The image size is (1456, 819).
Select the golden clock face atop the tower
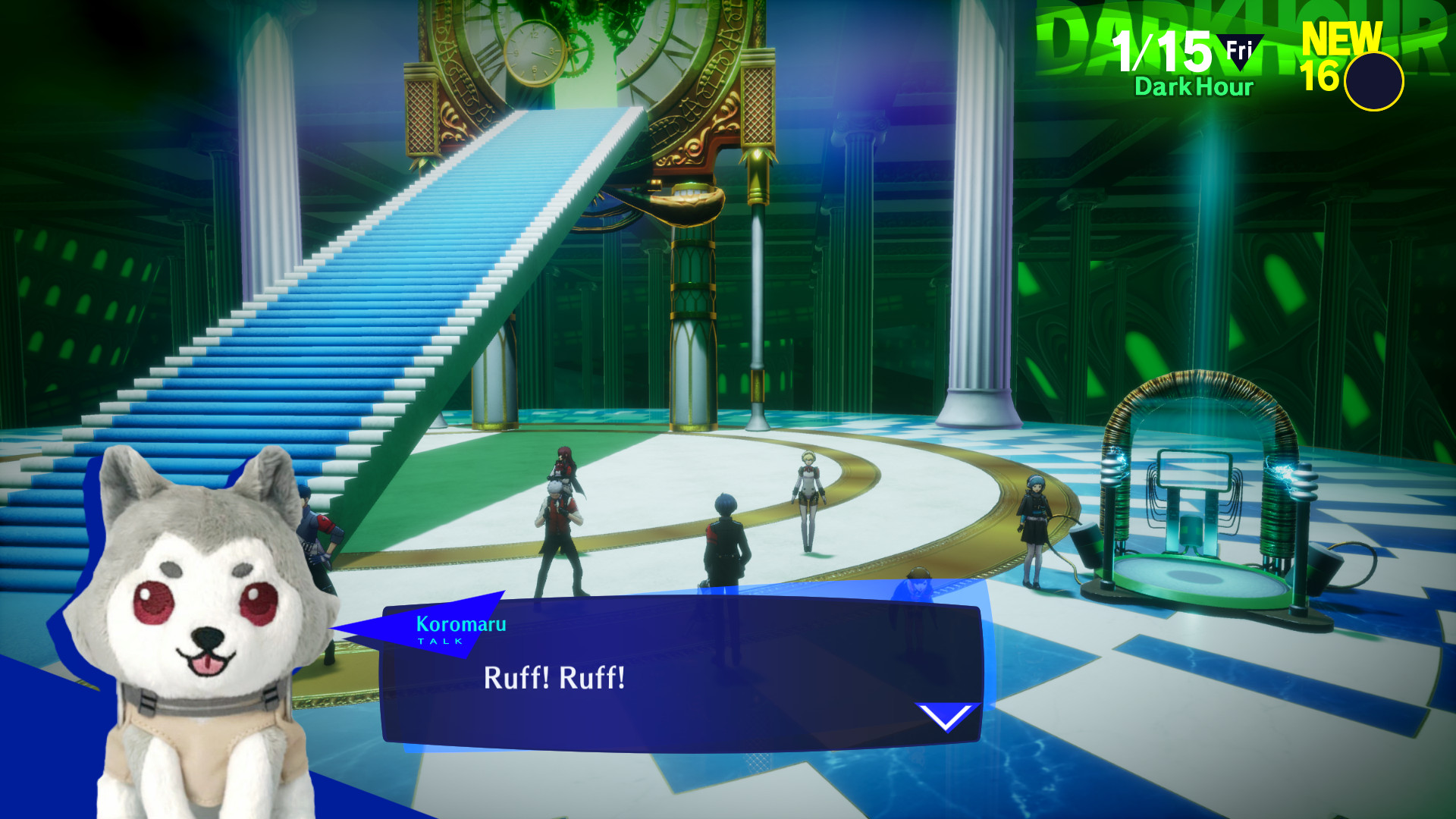click(533, 53)
